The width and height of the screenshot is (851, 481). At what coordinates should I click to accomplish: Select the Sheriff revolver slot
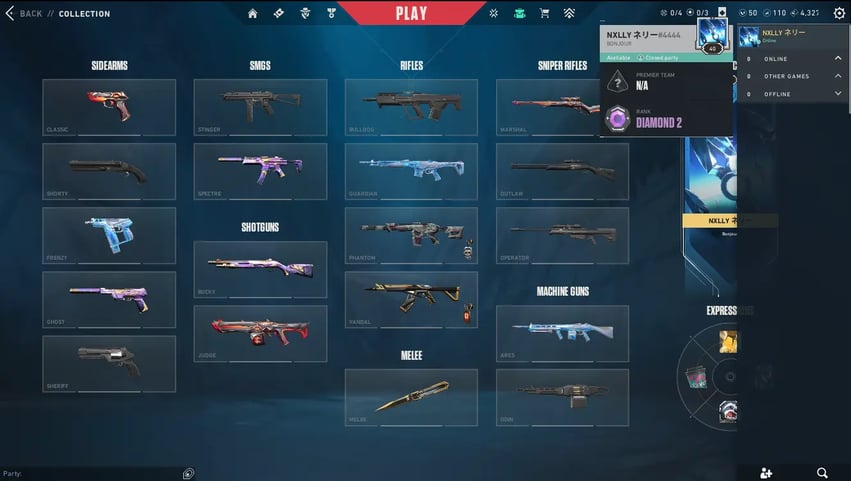click(x=109, y=363)
